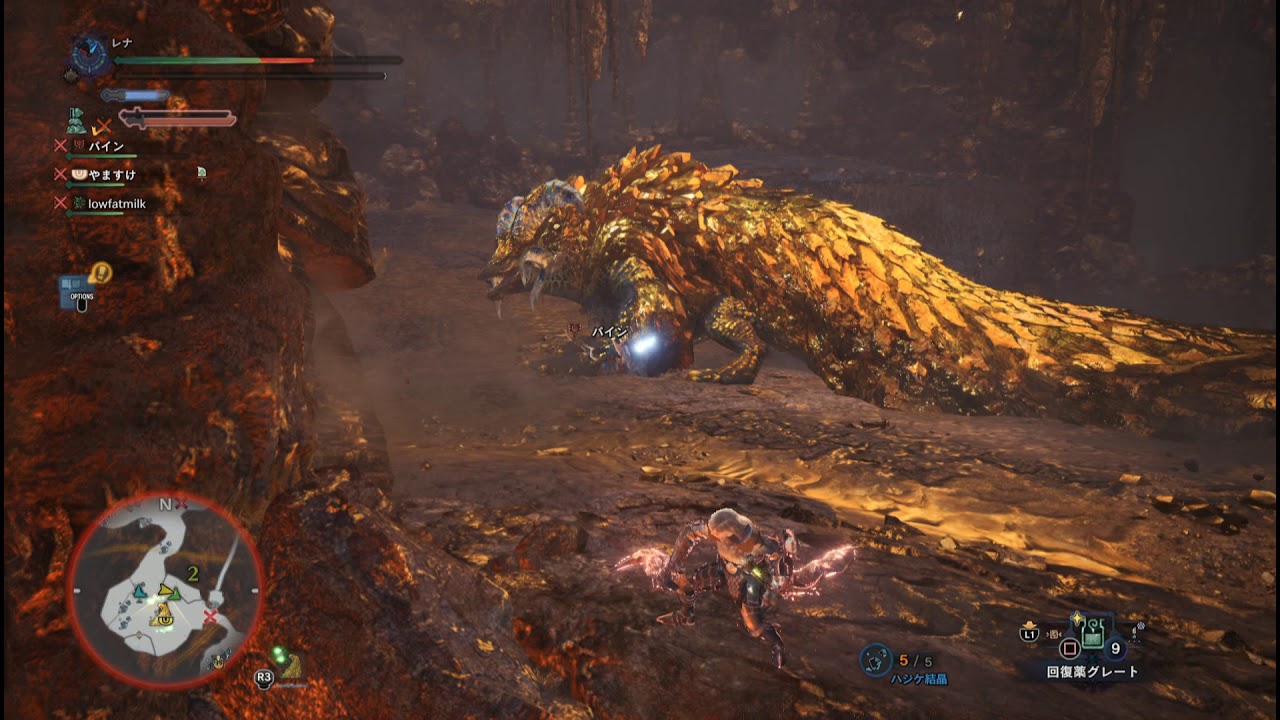Select party member lowfatmilk in the list
The width and height of the screenshot is (1280, 720).
(118, 203)
